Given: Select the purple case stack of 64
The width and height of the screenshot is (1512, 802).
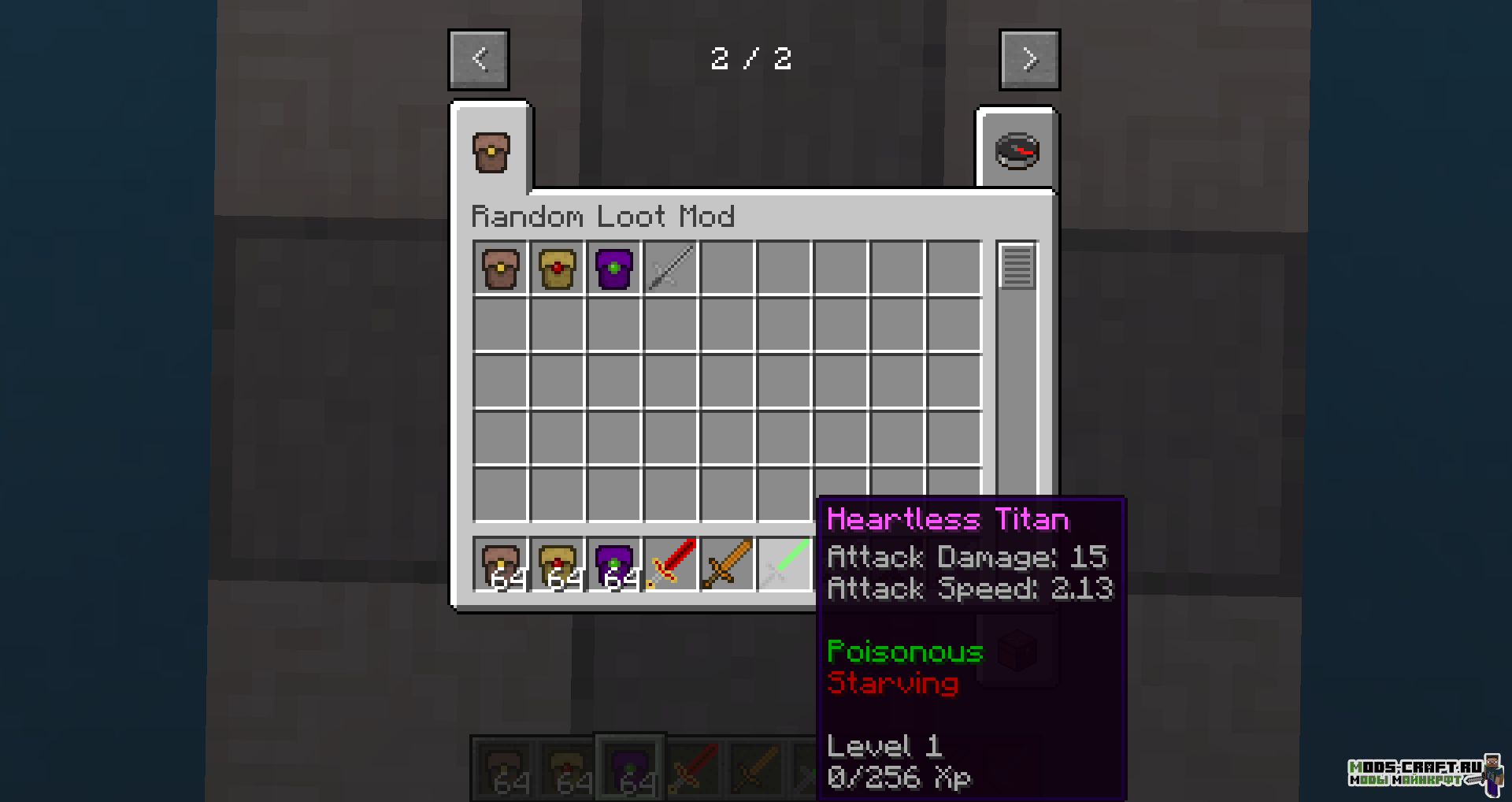Looking at the screenshot, I should point(614,564).
